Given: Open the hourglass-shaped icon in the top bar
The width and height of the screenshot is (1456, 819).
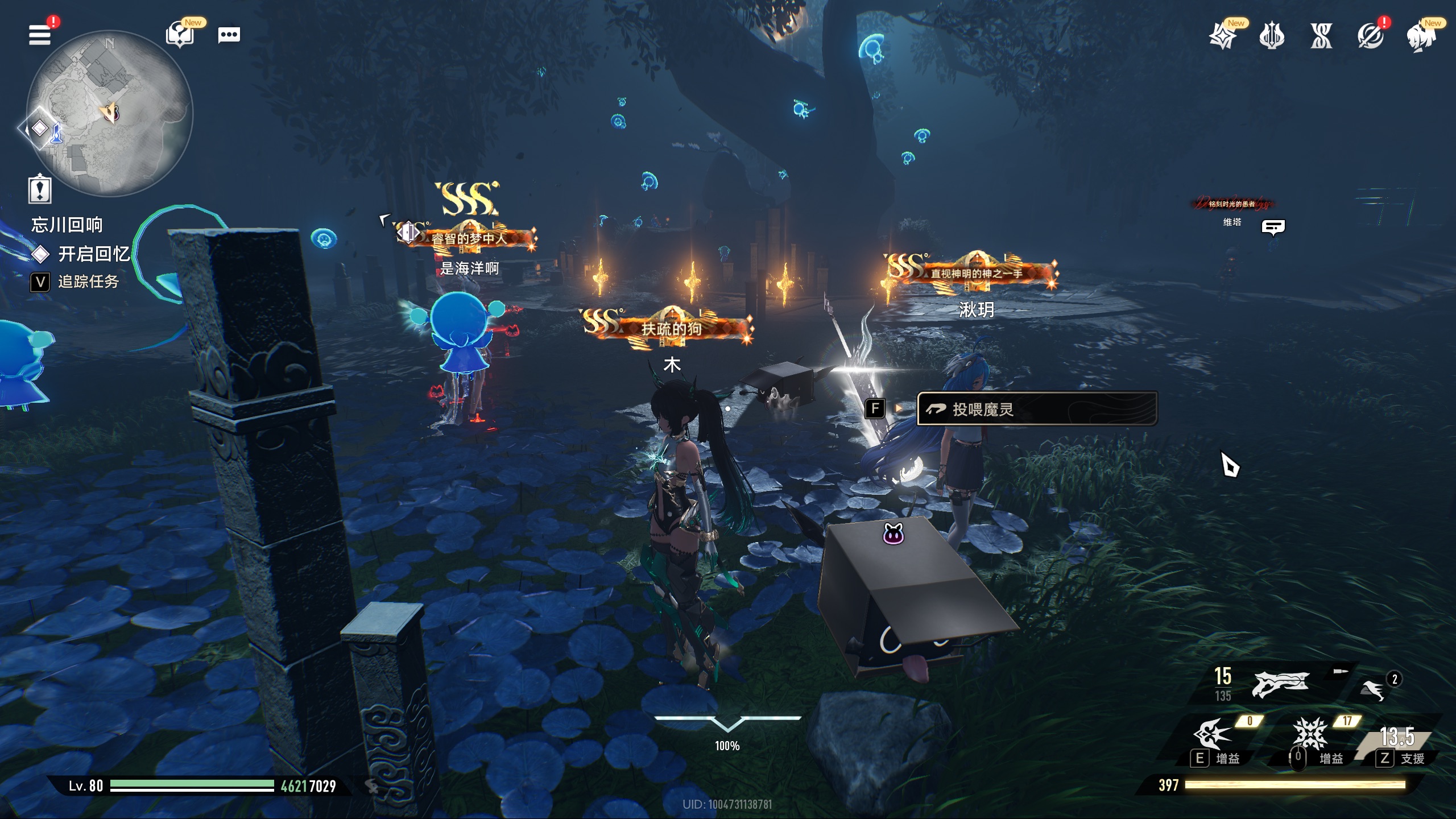Looking at the screenshot, I should click(1321, 37).
